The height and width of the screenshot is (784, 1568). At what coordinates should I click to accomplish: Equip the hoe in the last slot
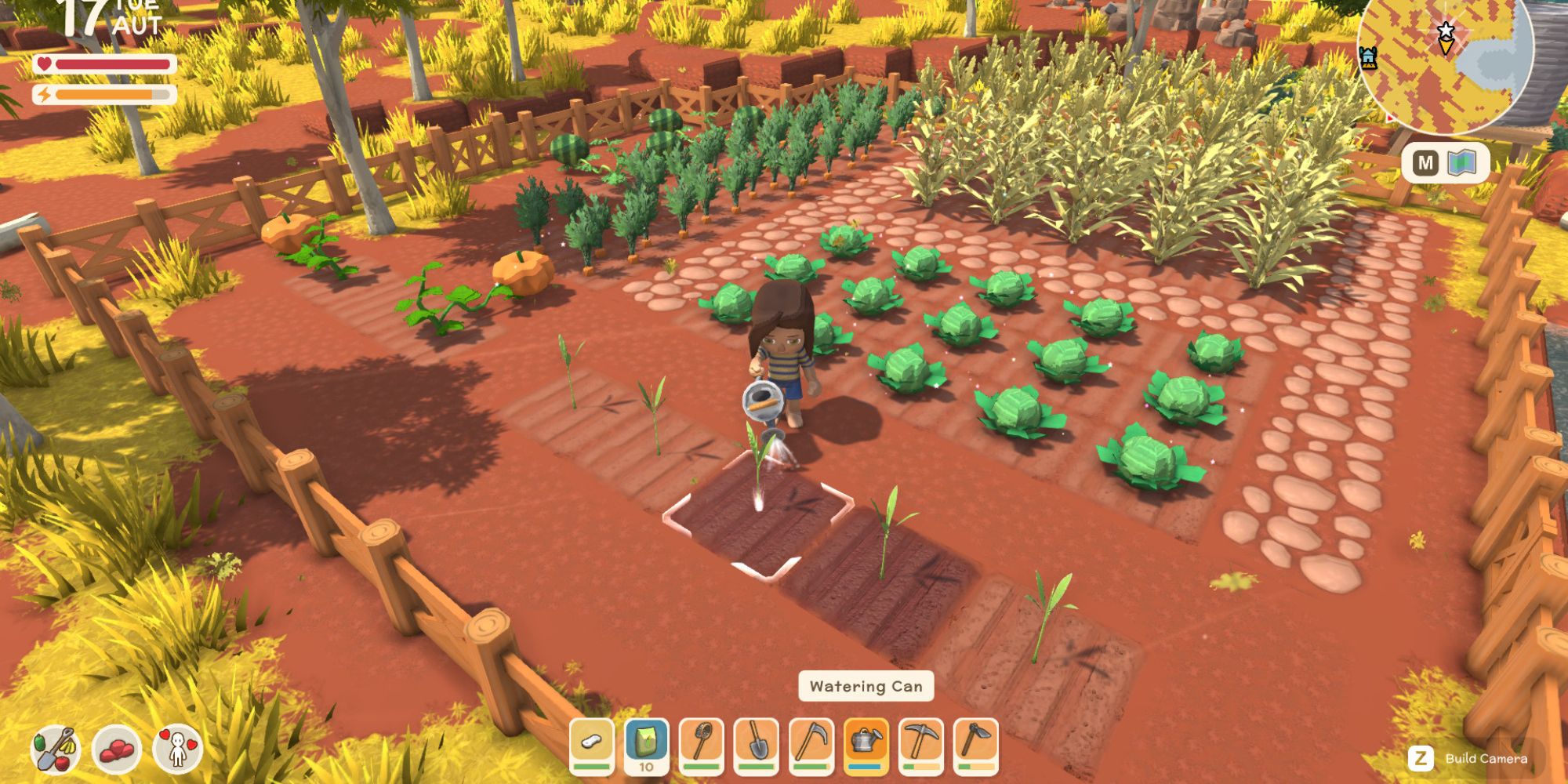[x=976, y=744]
